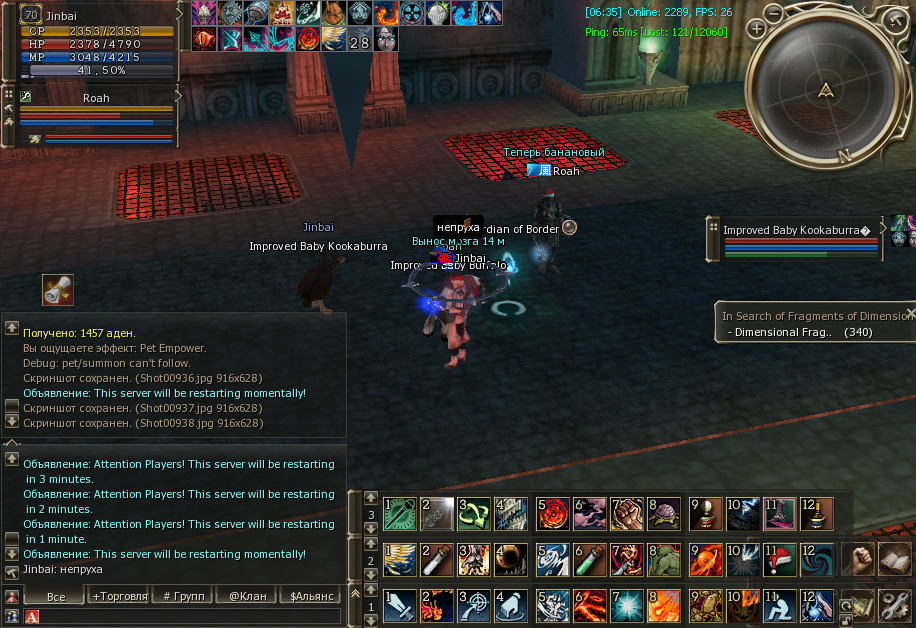Open the wrench and gear system menu
The height and width of the screenshot is (628, 916).
point(893,604)
